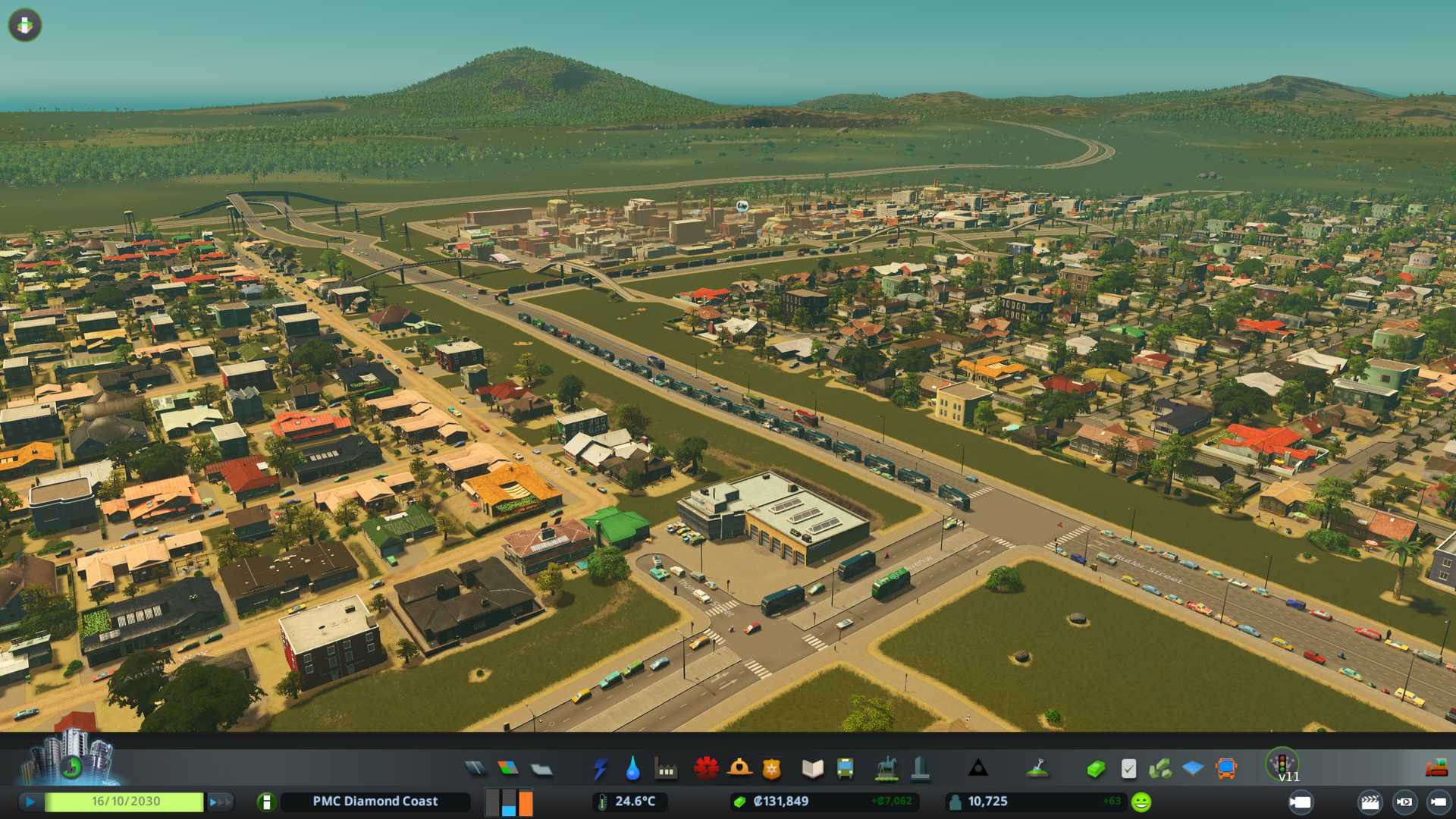Open the Garbage and Industry menu

point(666,769)
